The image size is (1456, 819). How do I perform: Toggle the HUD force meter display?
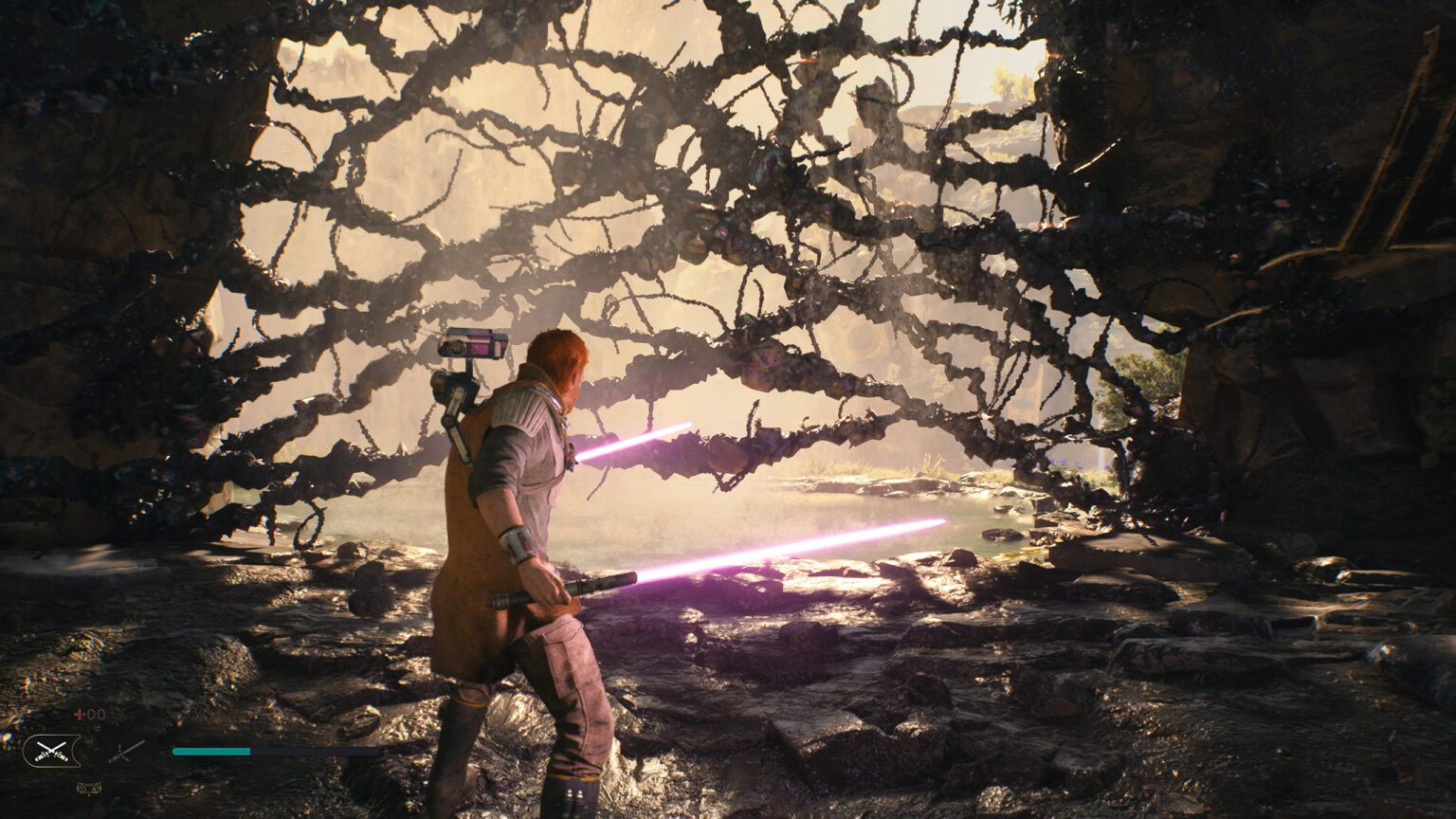point(210,750)
